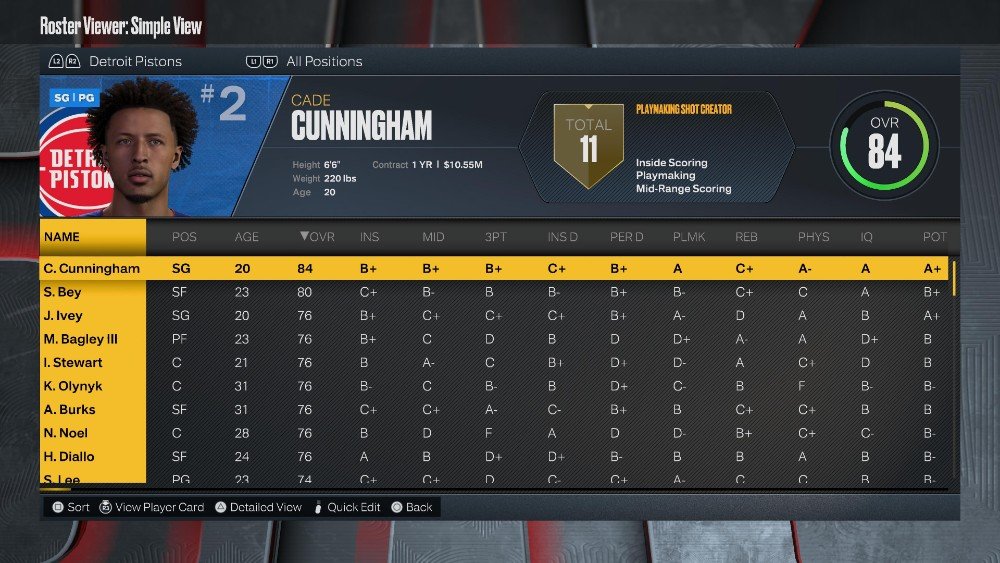Sort the table by 3PT rating
This screenshot has height=563, width=1000.
(495, 237)
